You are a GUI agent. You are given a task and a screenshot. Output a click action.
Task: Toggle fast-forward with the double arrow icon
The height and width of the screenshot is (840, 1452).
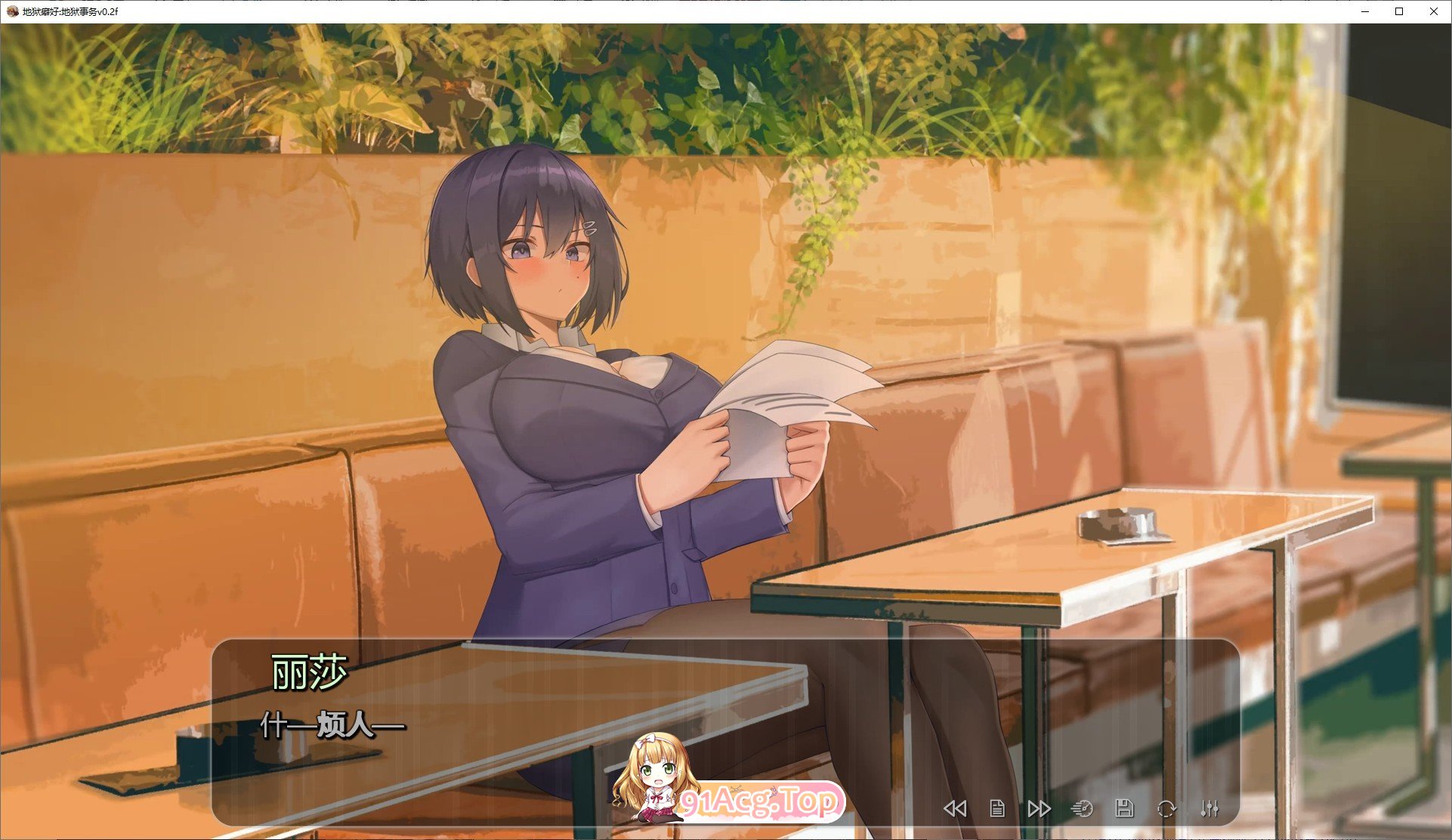coord(1040,808)
